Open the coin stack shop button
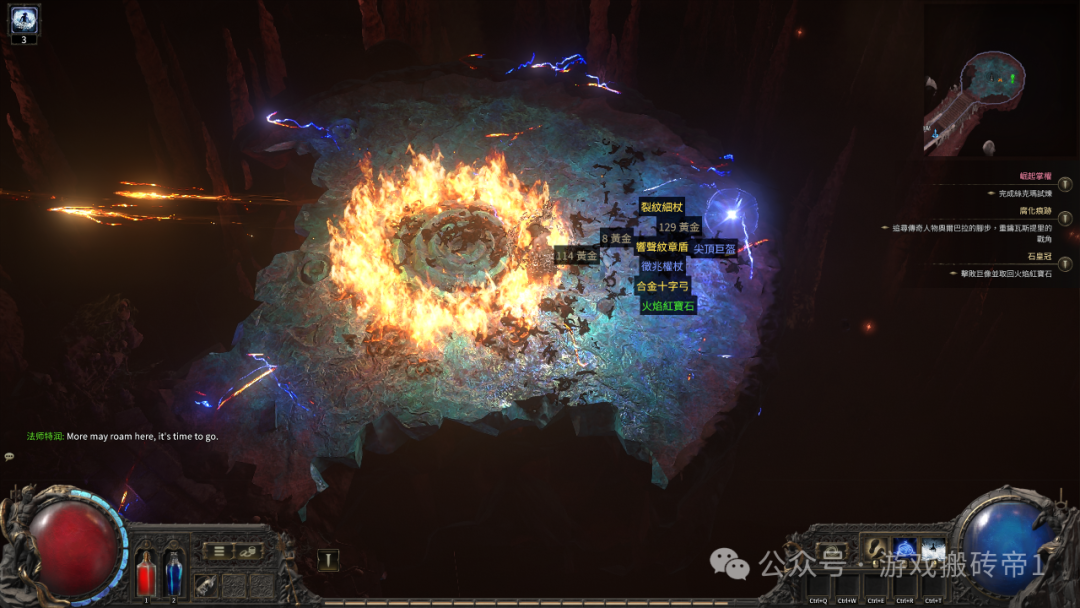Image resolution: width=1080 pixels, height=608 pixels. click(x=247, y=550)
